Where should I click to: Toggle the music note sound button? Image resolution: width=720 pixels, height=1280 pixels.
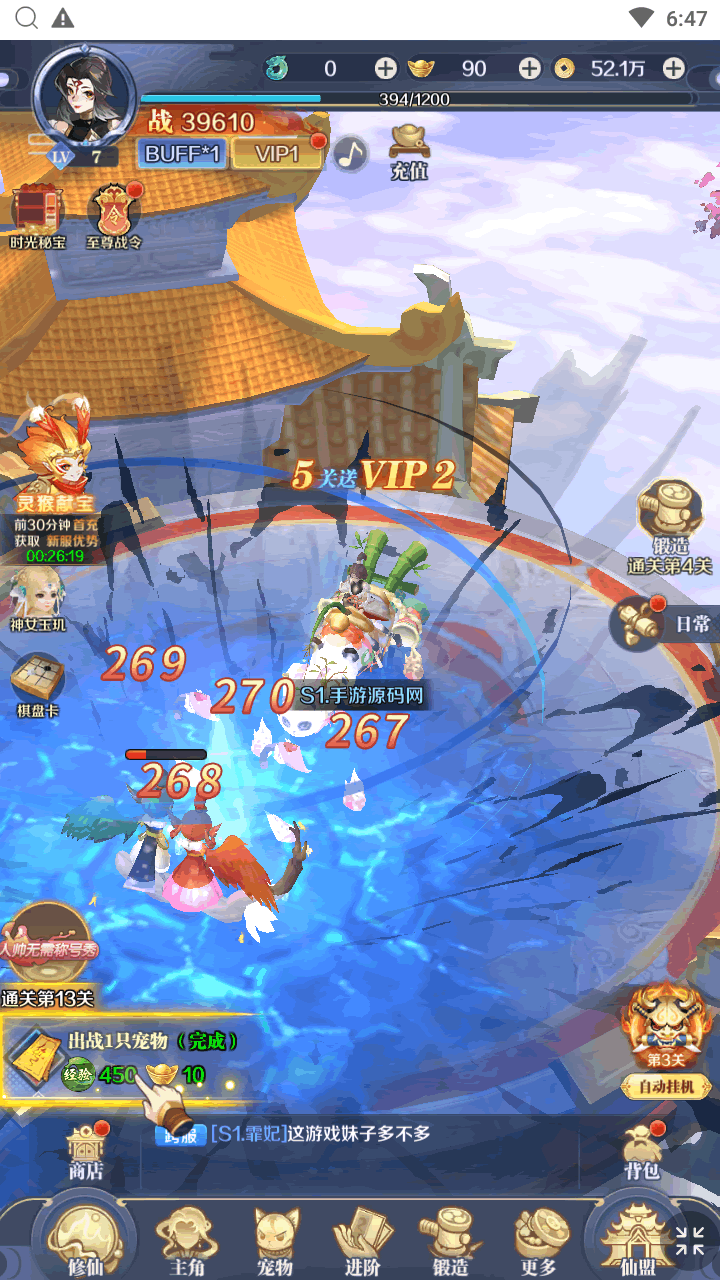click(350, 153)
